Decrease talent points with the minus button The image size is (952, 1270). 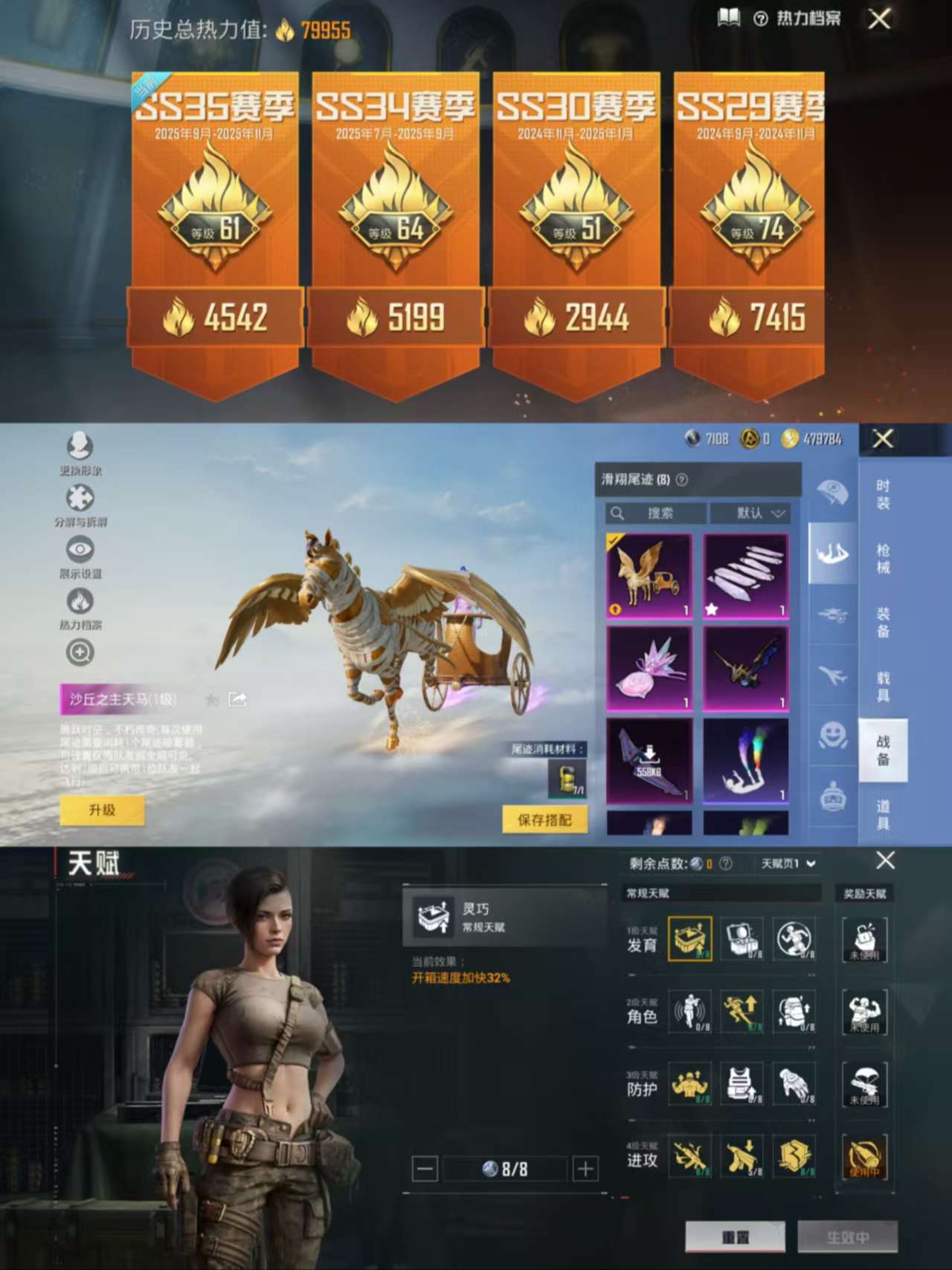click(425, 1169)
